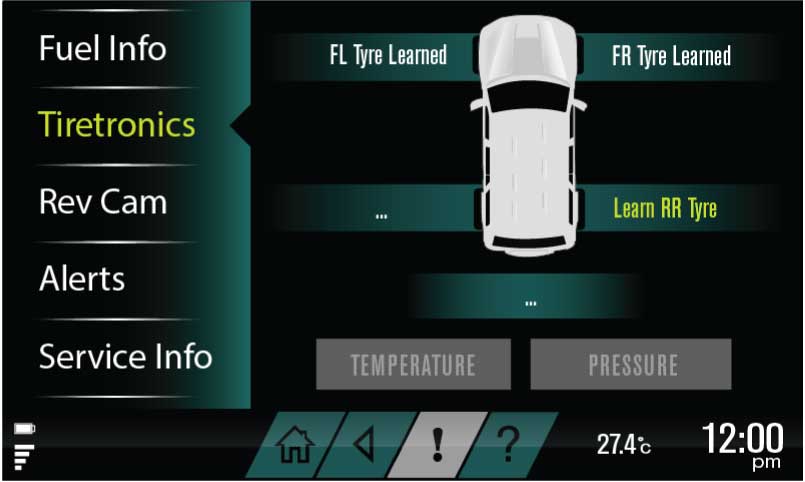Select the FR Tyre Learned label
The image size is (805, 482).
pyautogui.click(x=671, y=56)
